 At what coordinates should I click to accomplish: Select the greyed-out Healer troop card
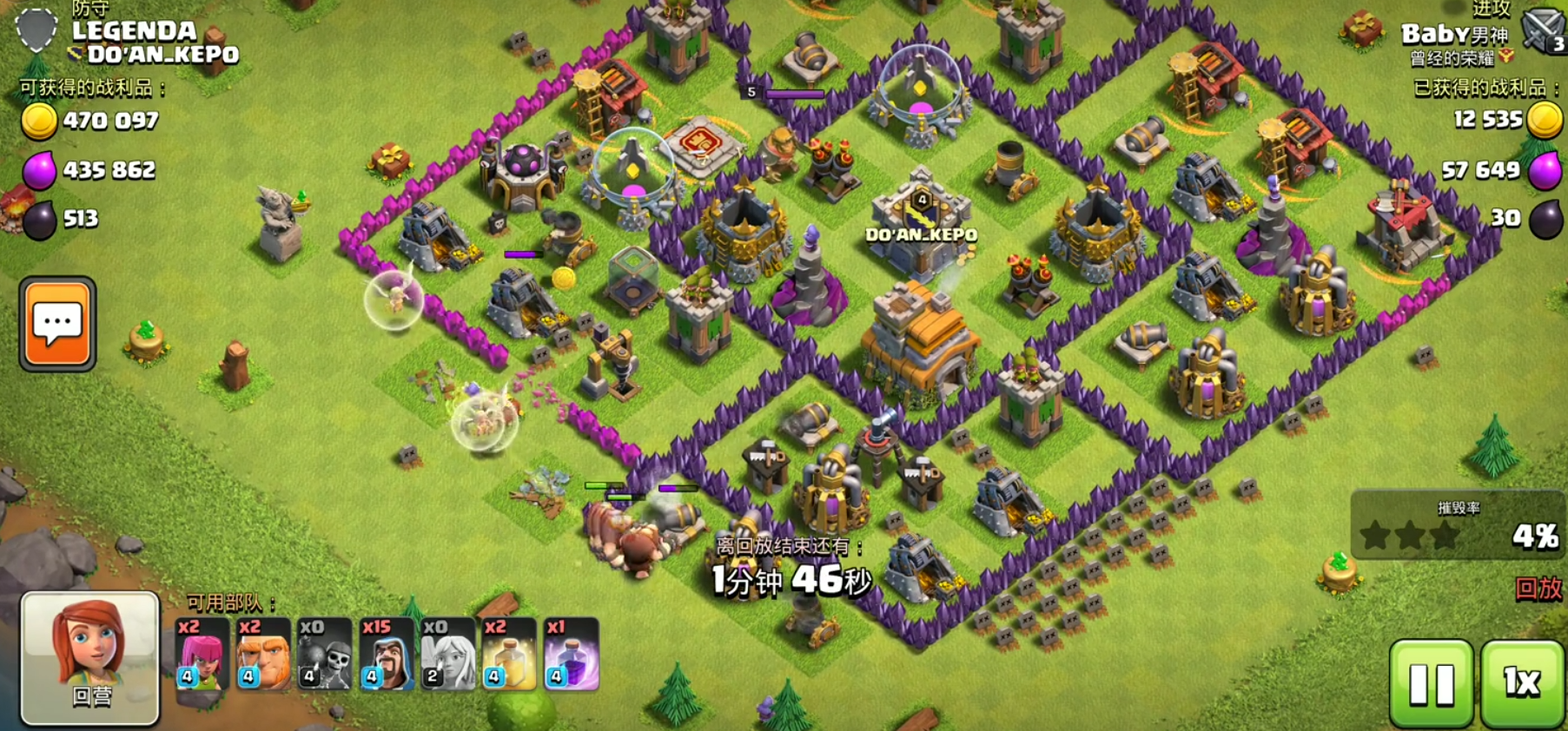coord(448,654)
